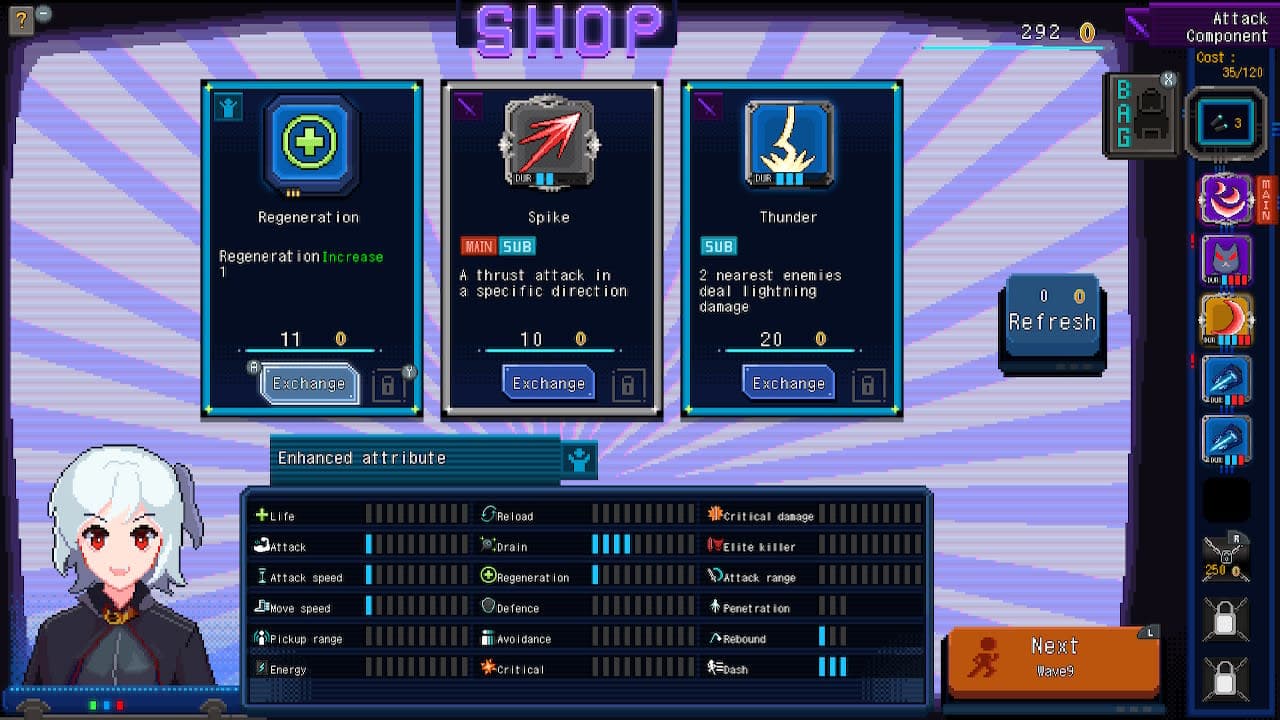Exchange the Regeneration item for 11
1280x720 pixels.
pyautogui.click(x=309, y=382)
